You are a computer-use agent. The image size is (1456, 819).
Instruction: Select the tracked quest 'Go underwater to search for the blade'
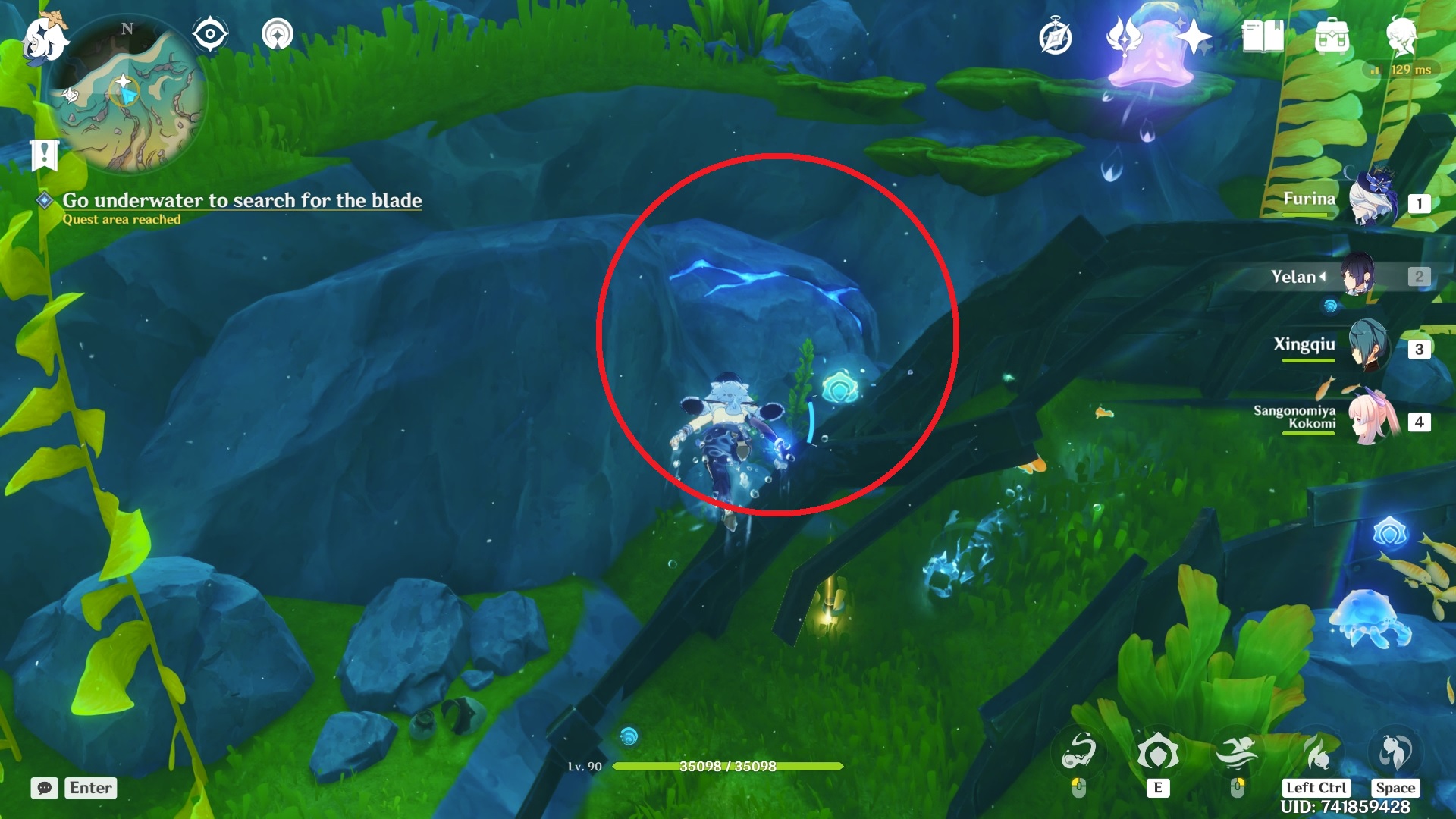tap(241, 200)
